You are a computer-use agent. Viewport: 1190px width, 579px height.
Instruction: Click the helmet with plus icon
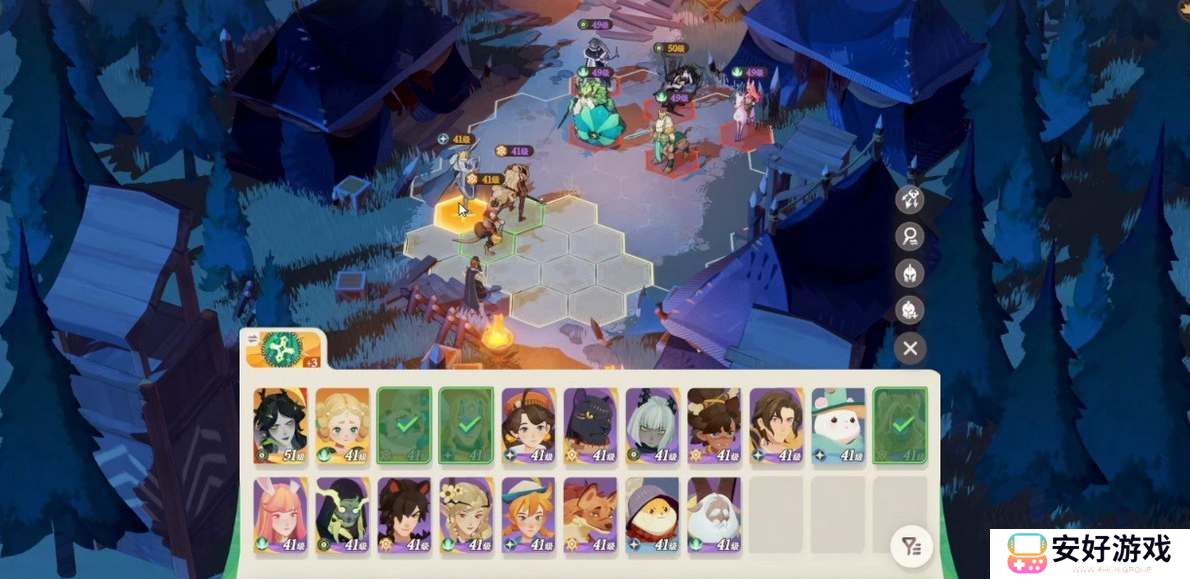point(910,310)
